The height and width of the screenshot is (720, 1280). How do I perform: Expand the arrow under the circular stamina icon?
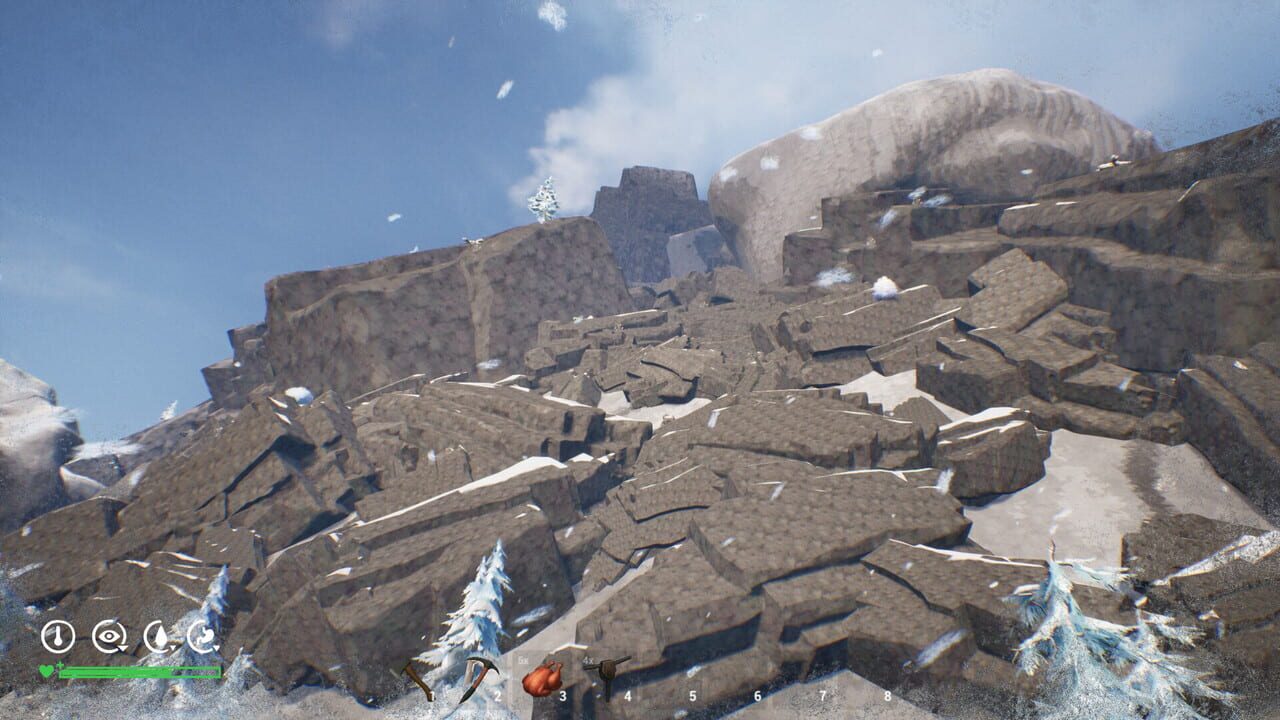coord(216,648)
